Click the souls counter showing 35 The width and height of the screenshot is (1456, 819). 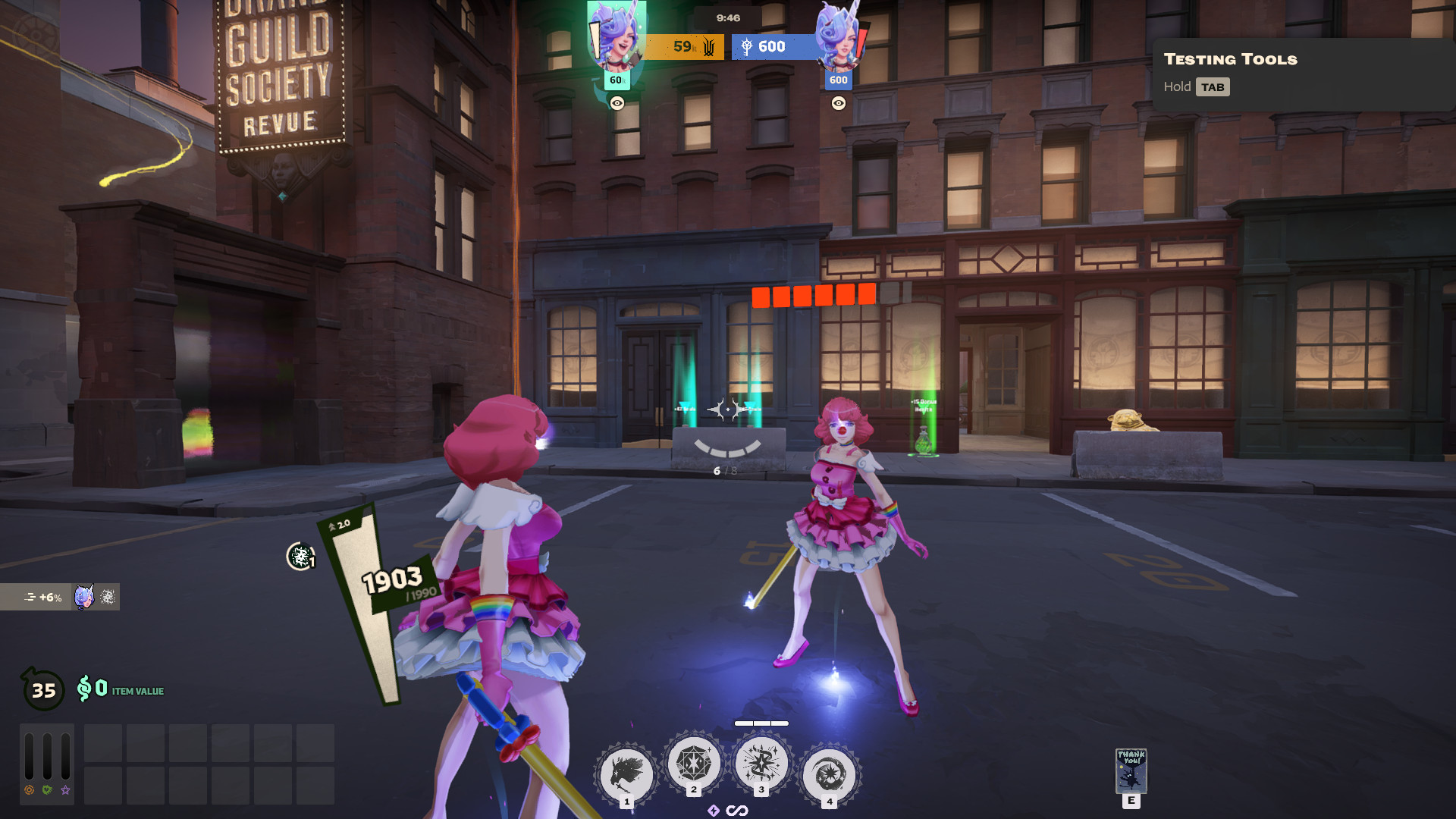pyautogui.click(x=43, y=690)
